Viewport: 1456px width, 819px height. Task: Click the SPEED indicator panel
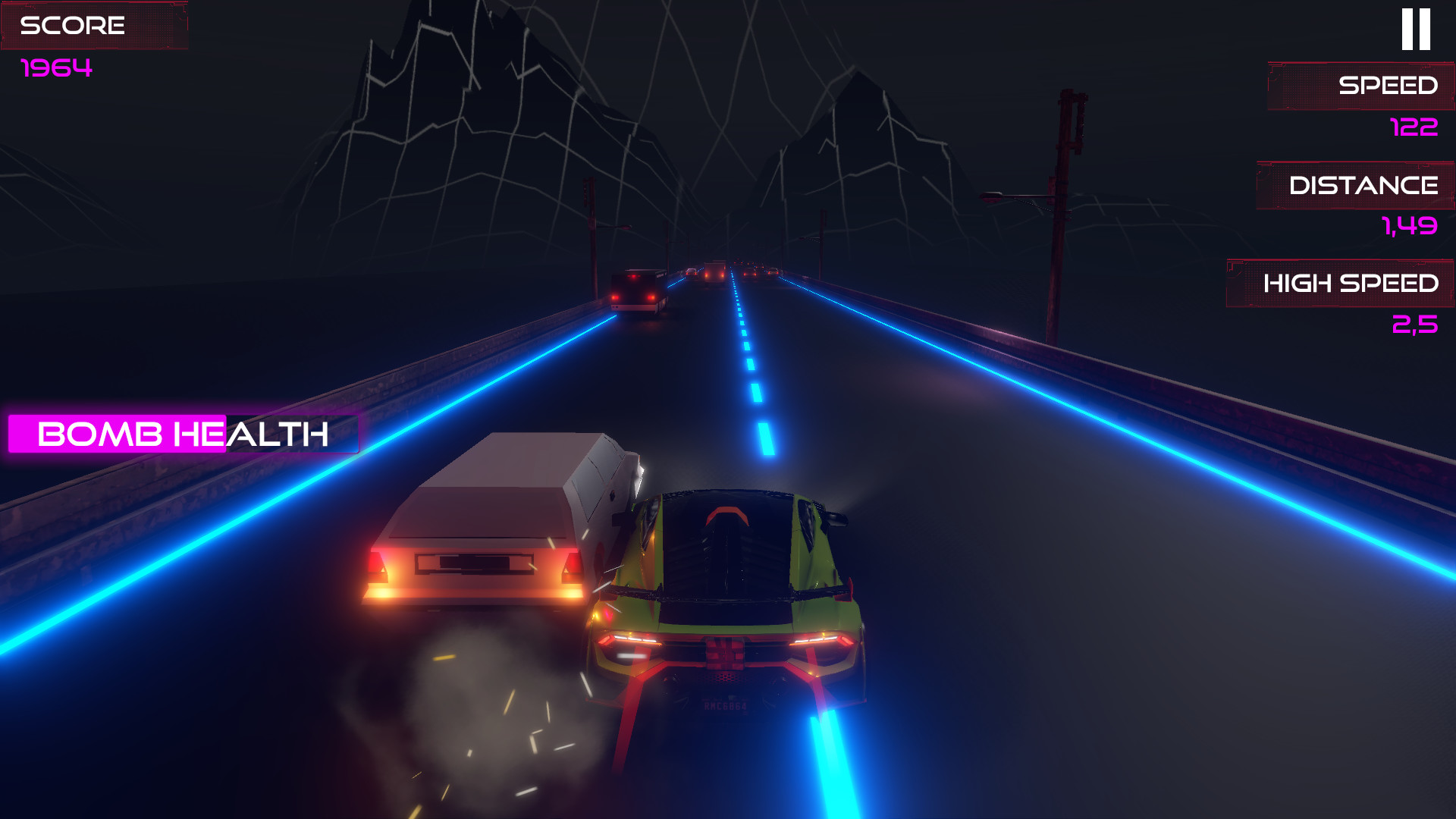click(1360, 86)
